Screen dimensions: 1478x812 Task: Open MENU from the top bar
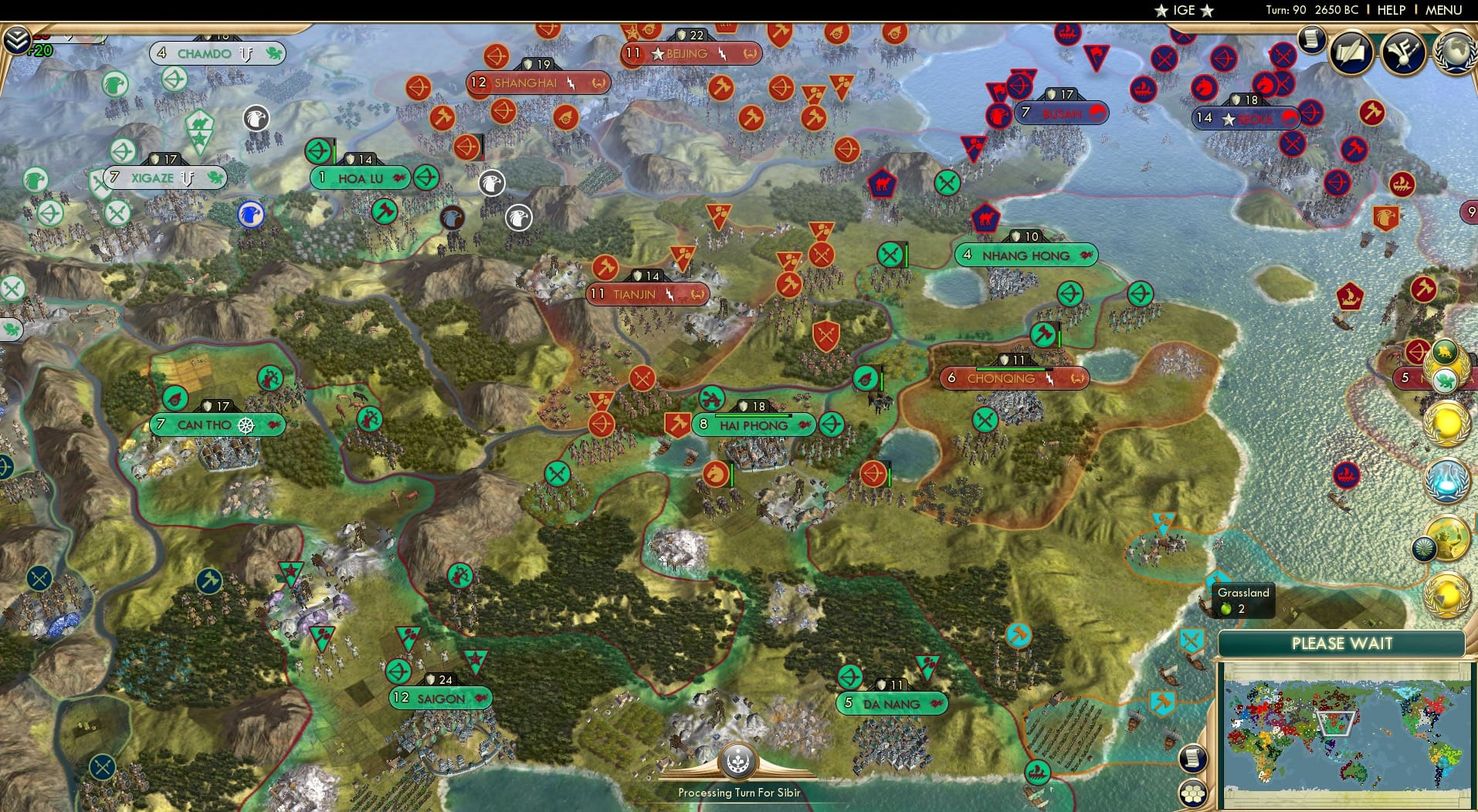[1442, 10]
